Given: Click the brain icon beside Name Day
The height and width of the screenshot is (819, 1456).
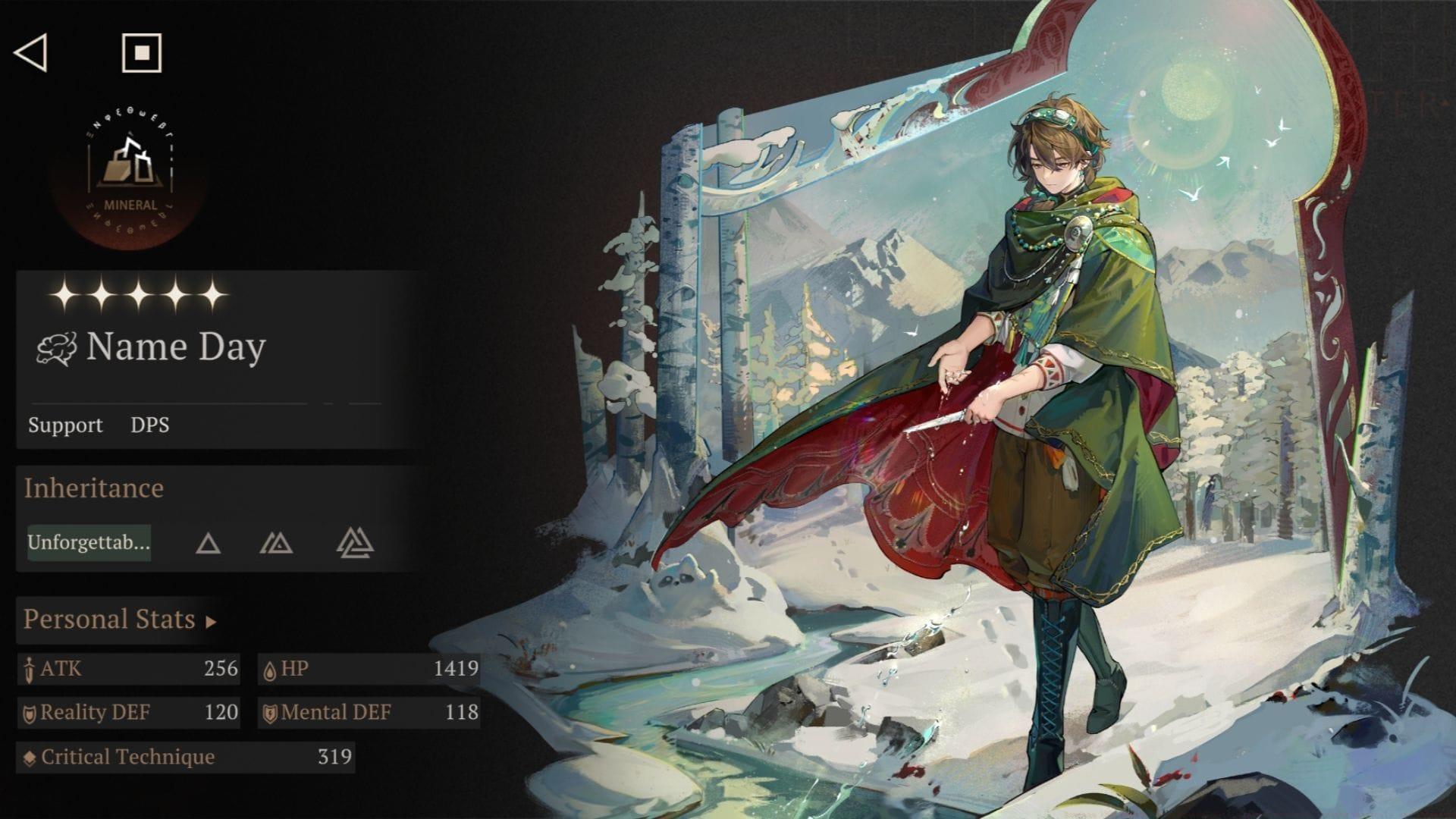Looking at the screenshot, I should click(x=57, y=349).
